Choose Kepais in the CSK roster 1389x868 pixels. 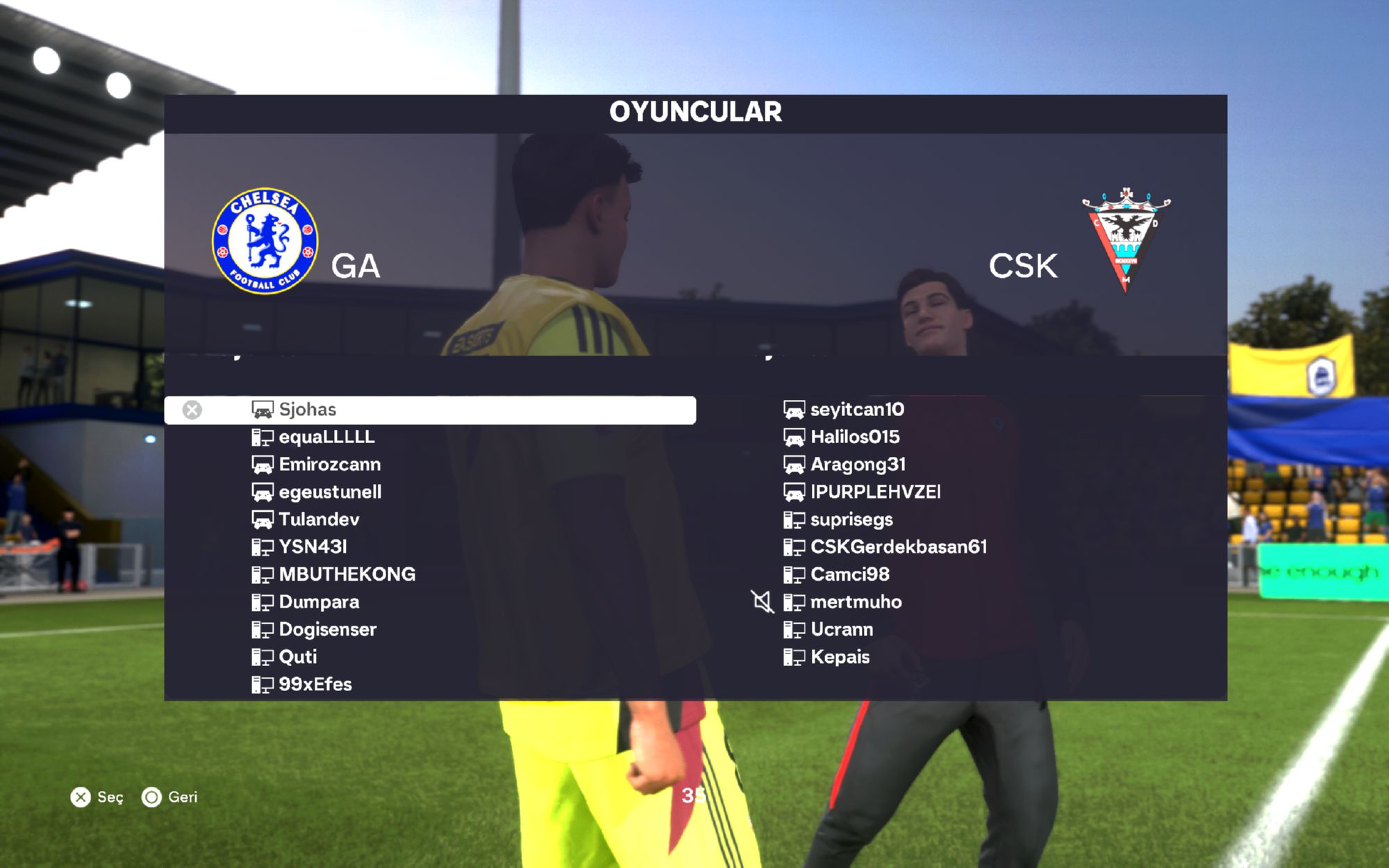point(840,657)
